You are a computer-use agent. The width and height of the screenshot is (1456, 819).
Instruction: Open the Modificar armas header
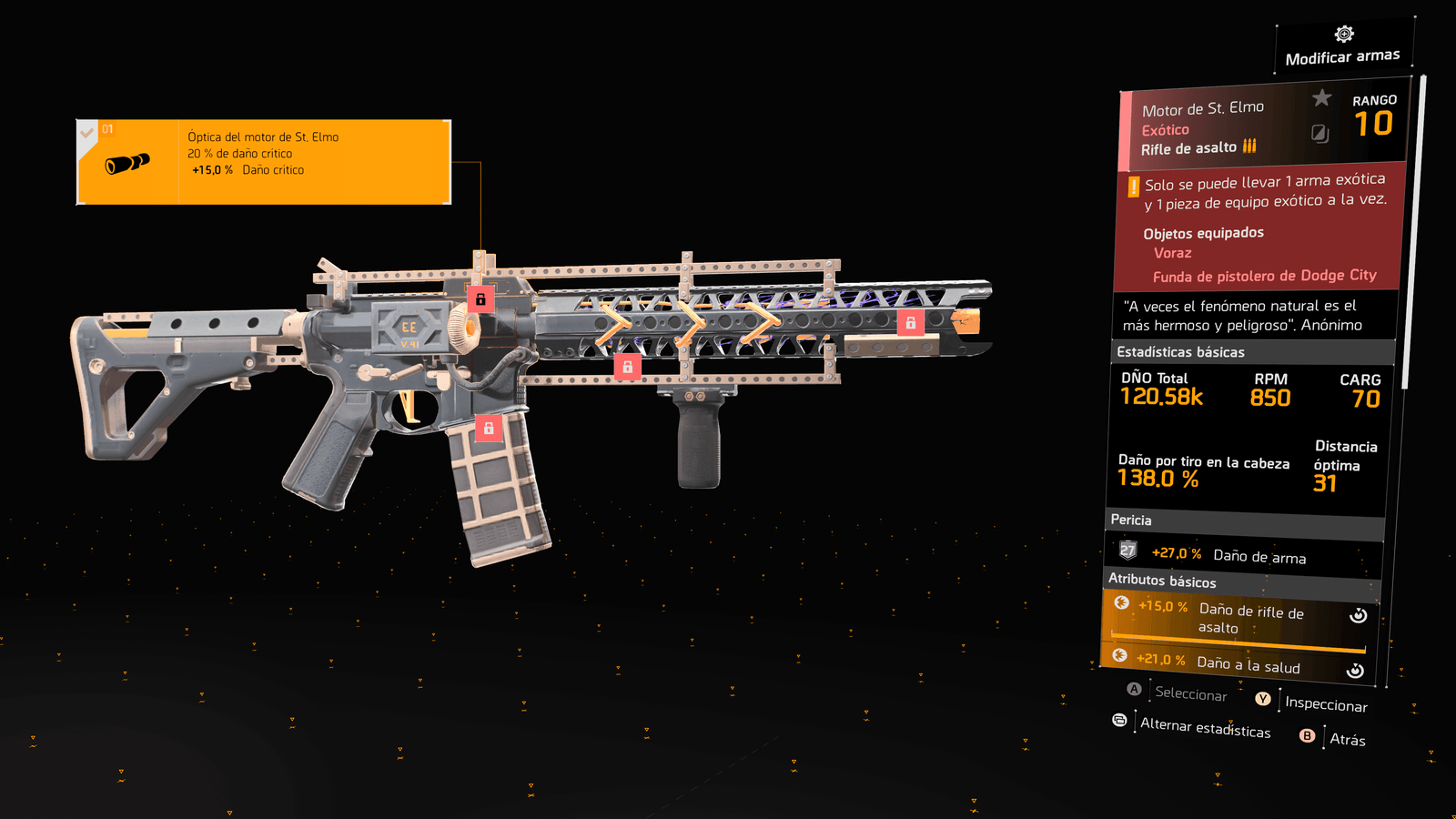tap(1343, 47)
